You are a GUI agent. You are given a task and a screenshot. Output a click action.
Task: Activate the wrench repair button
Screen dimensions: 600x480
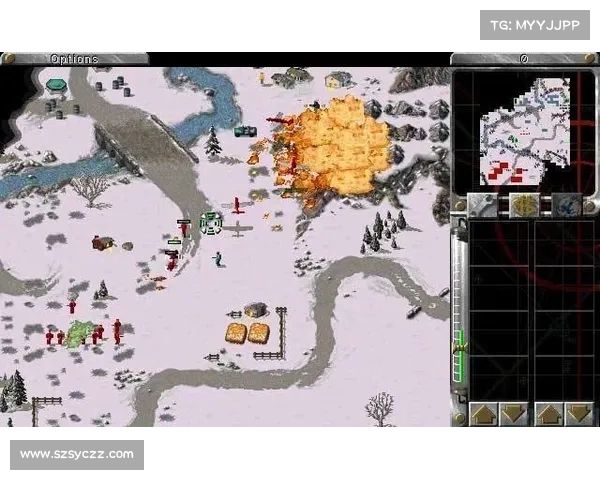coord(482,204)
